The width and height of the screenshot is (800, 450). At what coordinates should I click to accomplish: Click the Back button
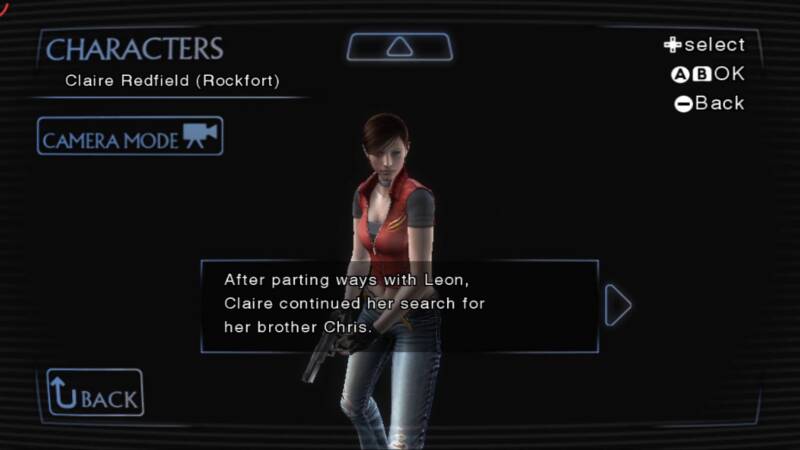pyautogui.click(x=95, y=393)
